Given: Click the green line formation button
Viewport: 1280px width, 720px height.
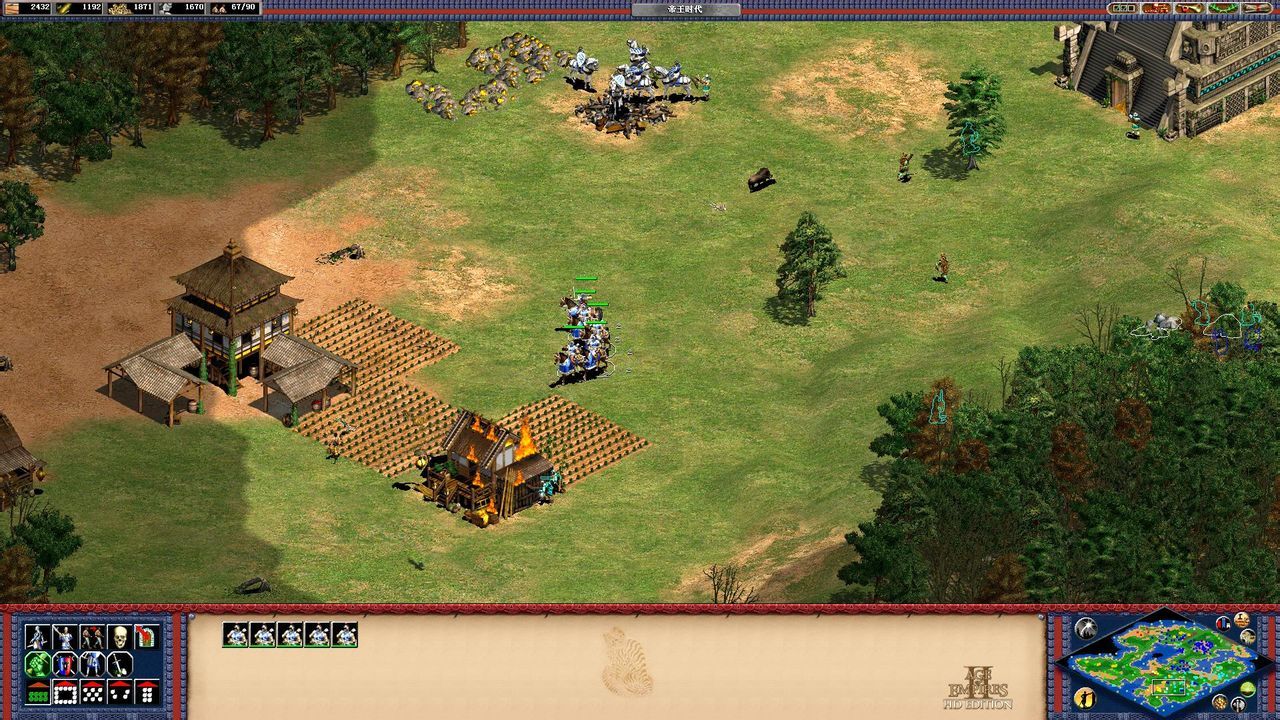Looking at the screenshot, I should click(37, 691).
